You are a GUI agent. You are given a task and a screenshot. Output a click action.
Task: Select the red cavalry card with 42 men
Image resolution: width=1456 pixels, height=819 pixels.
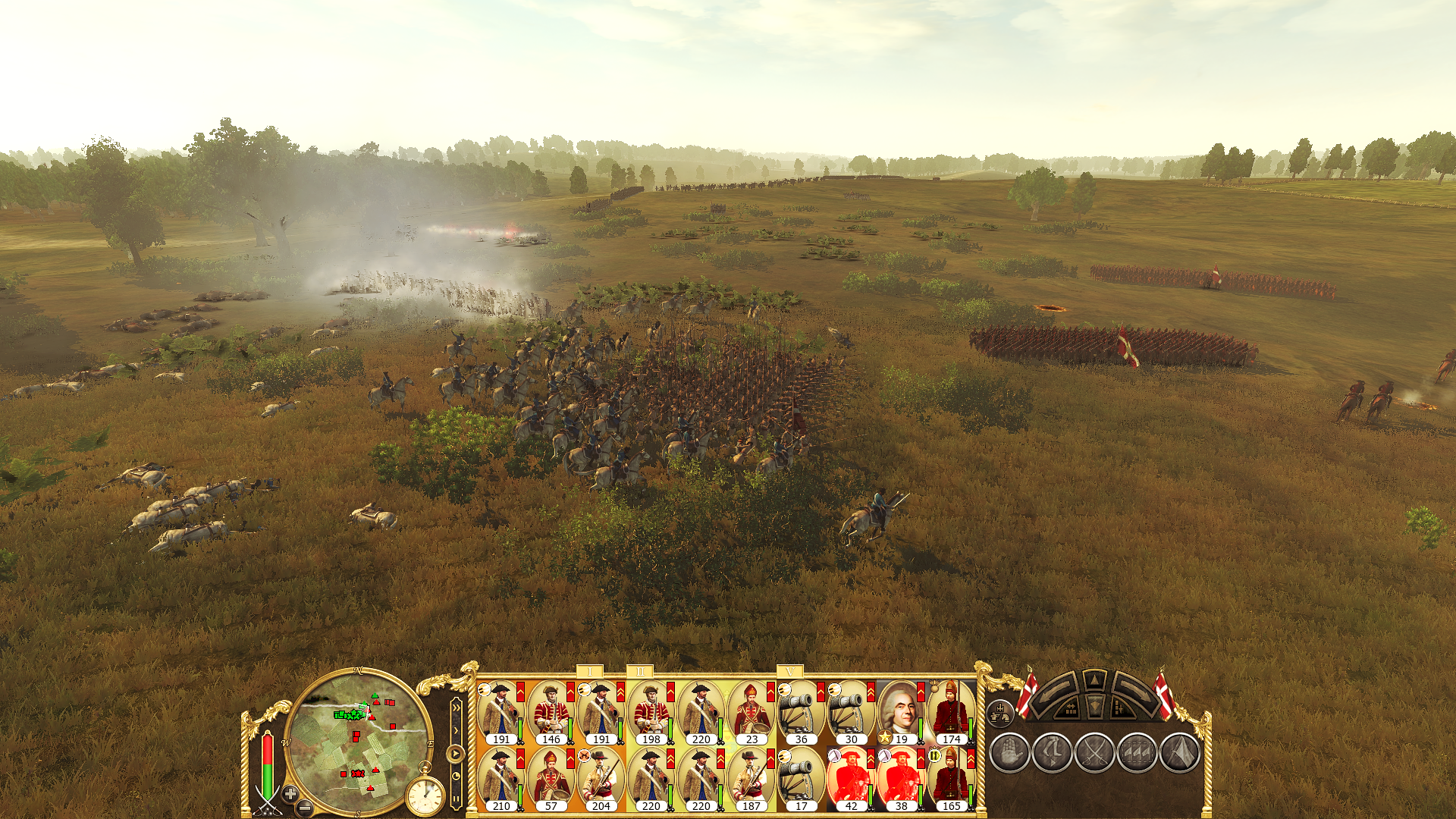tap(850, 780)
